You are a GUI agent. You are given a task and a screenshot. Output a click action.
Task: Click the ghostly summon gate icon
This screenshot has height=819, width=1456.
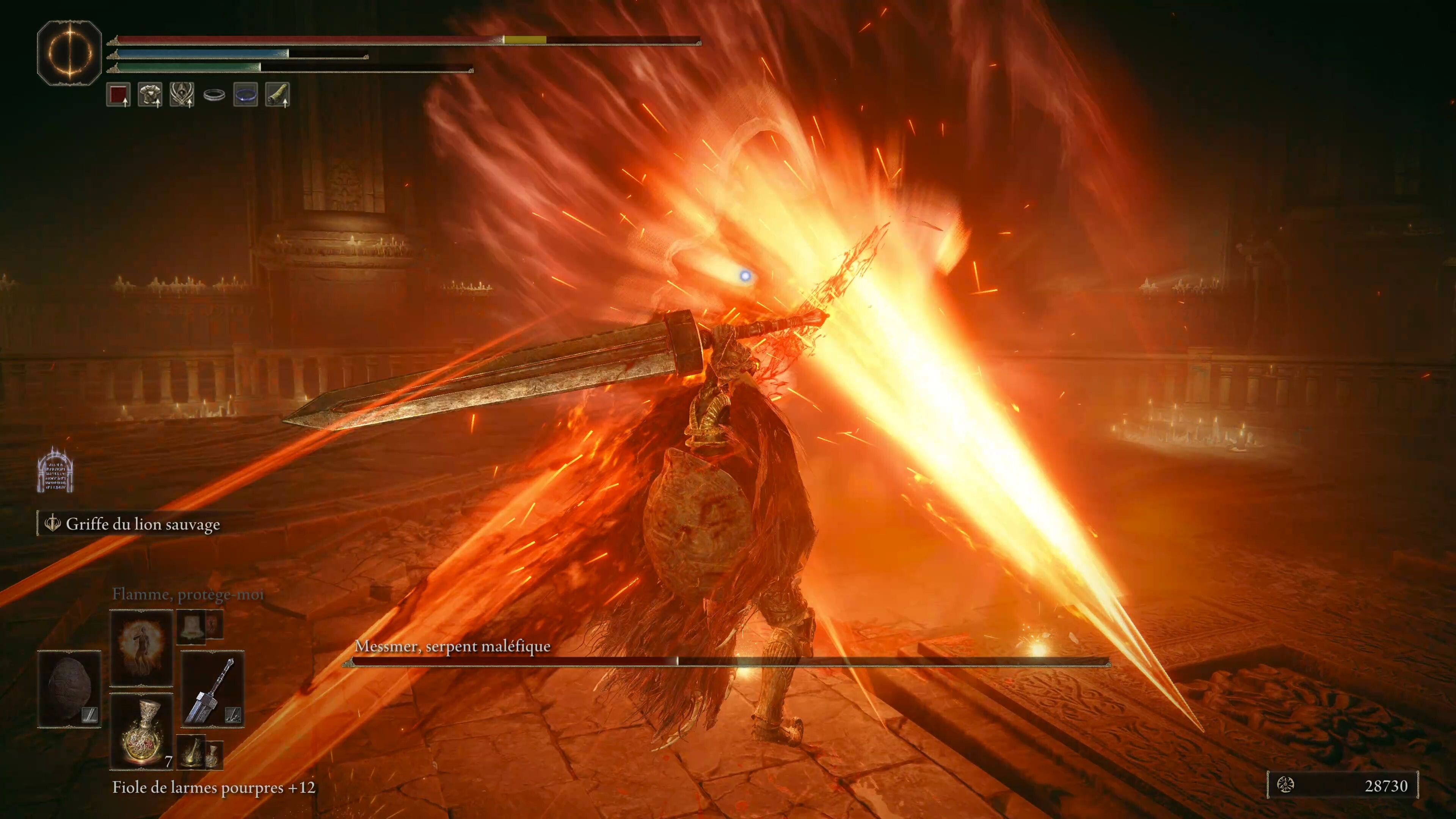55,470
